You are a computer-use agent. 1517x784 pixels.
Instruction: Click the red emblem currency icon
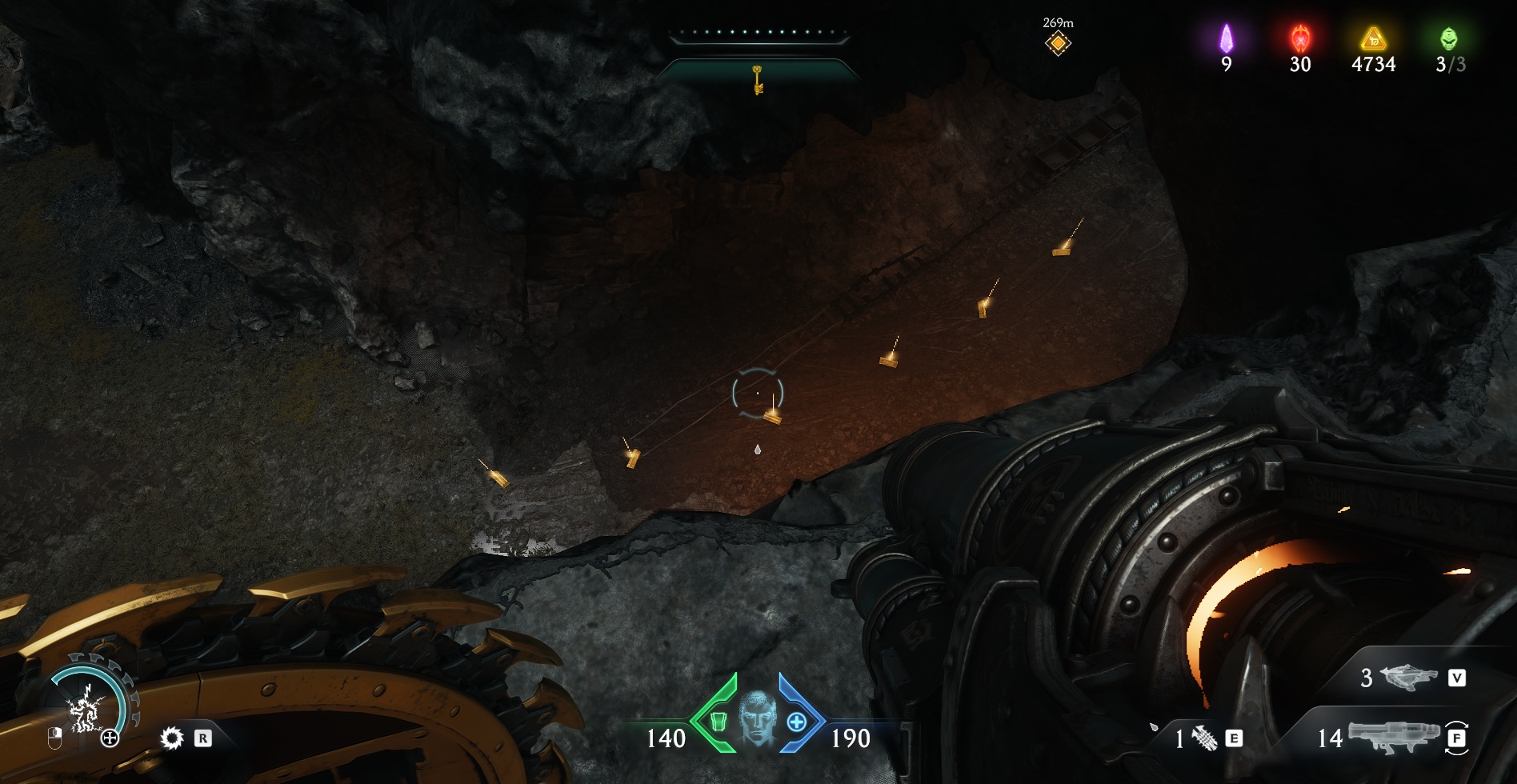(x=1300, y=38)
